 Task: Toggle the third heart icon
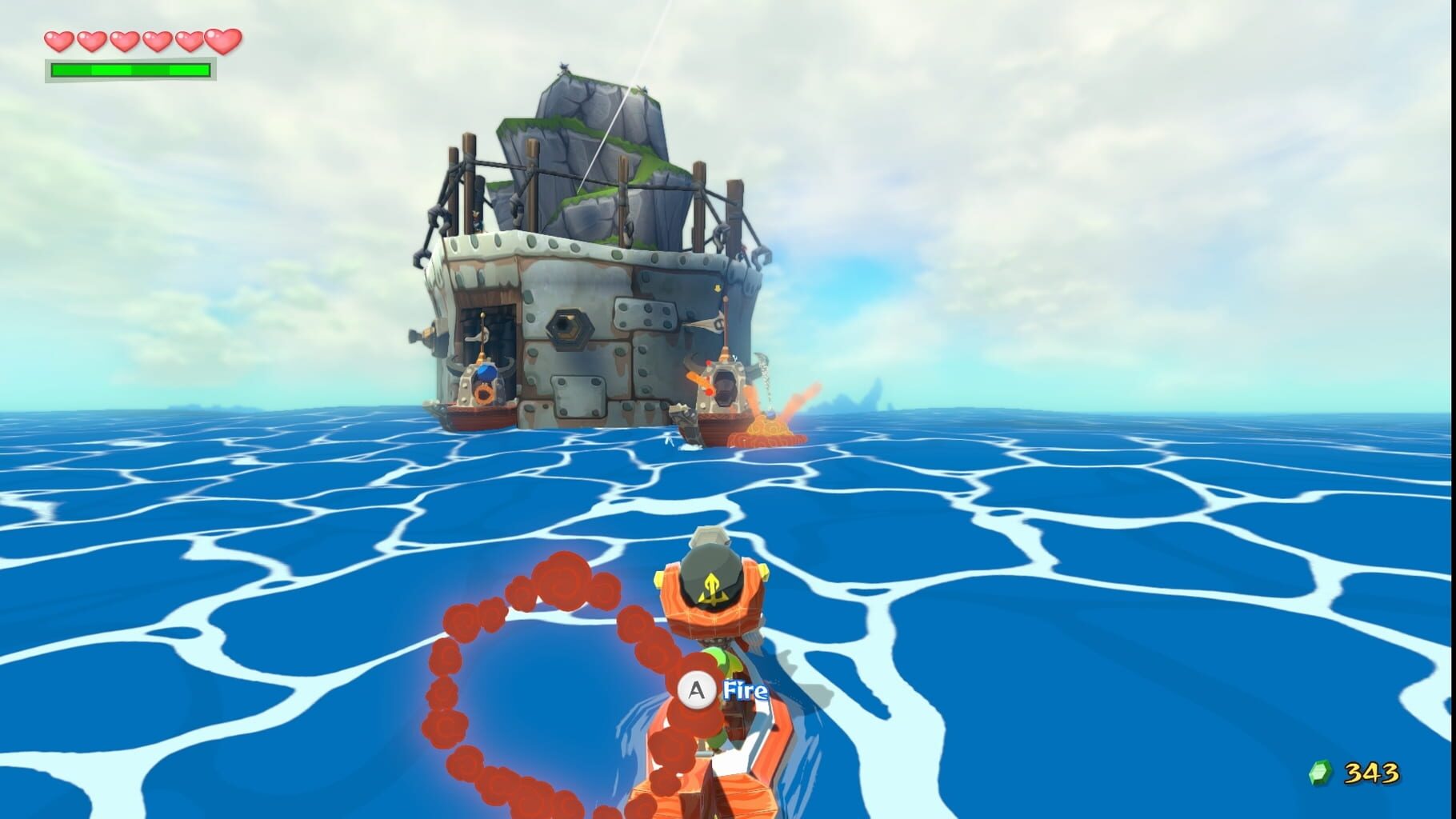(x=125, y=42)
